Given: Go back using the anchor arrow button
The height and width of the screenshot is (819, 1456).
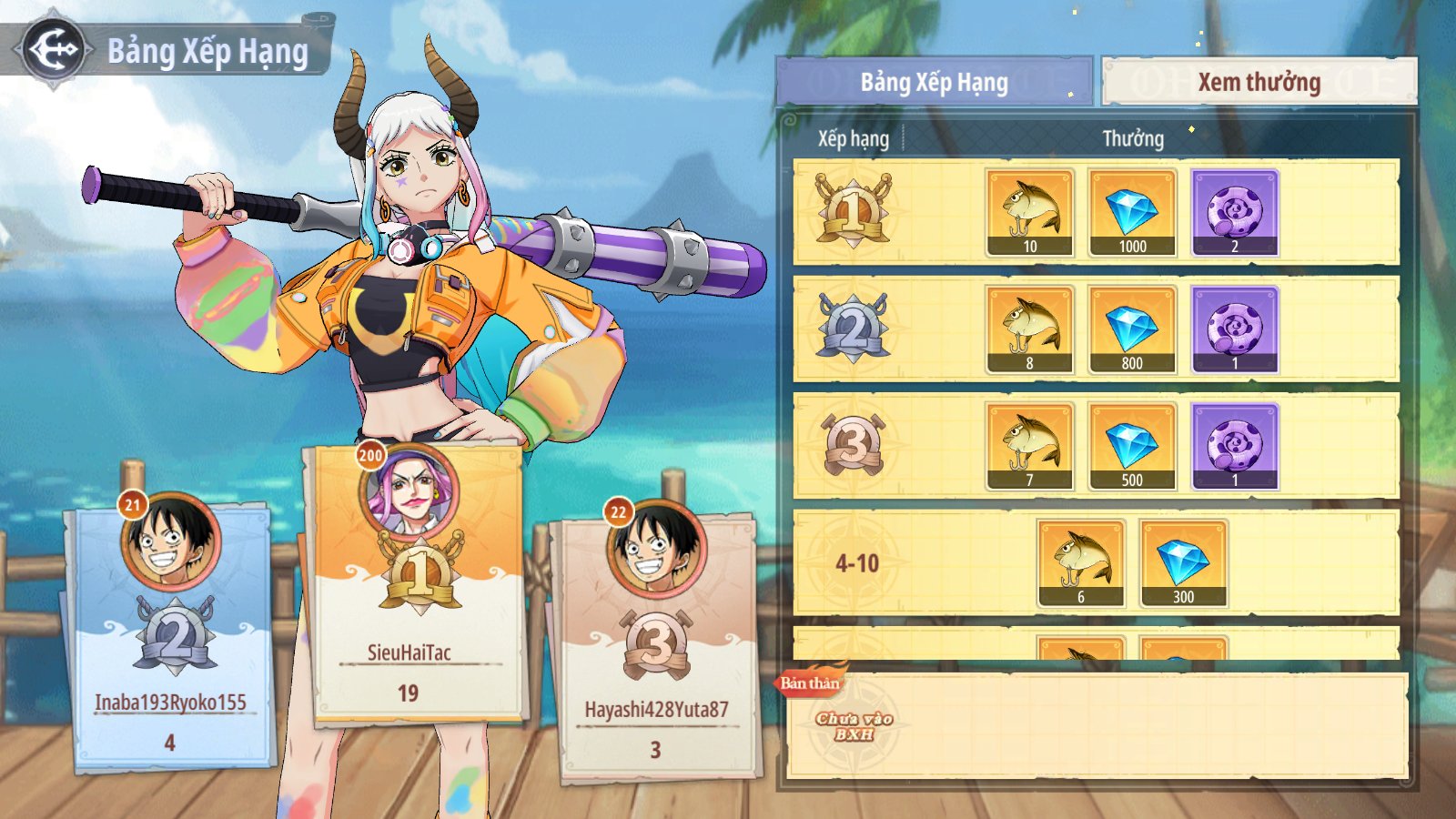Looking at the screenshot, I should click(x=55, y=49).
